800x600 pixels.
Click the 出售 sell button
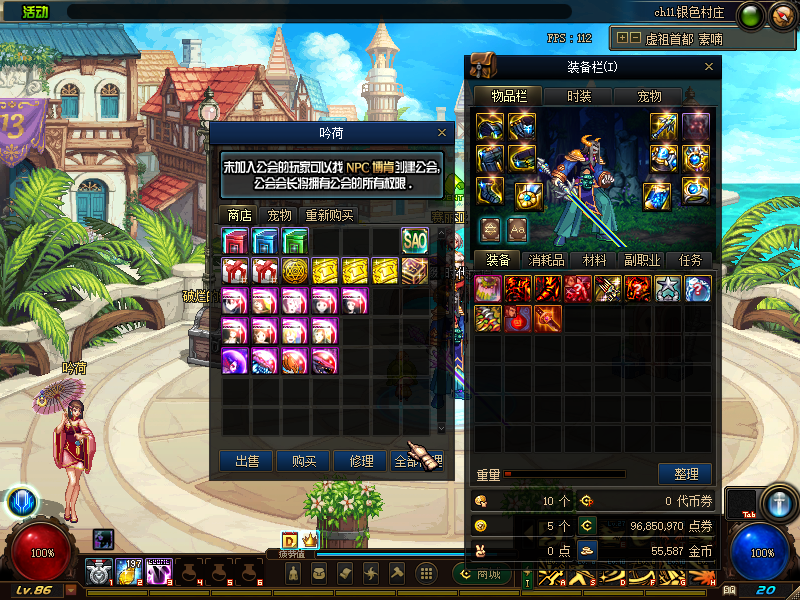click(246, 461)
